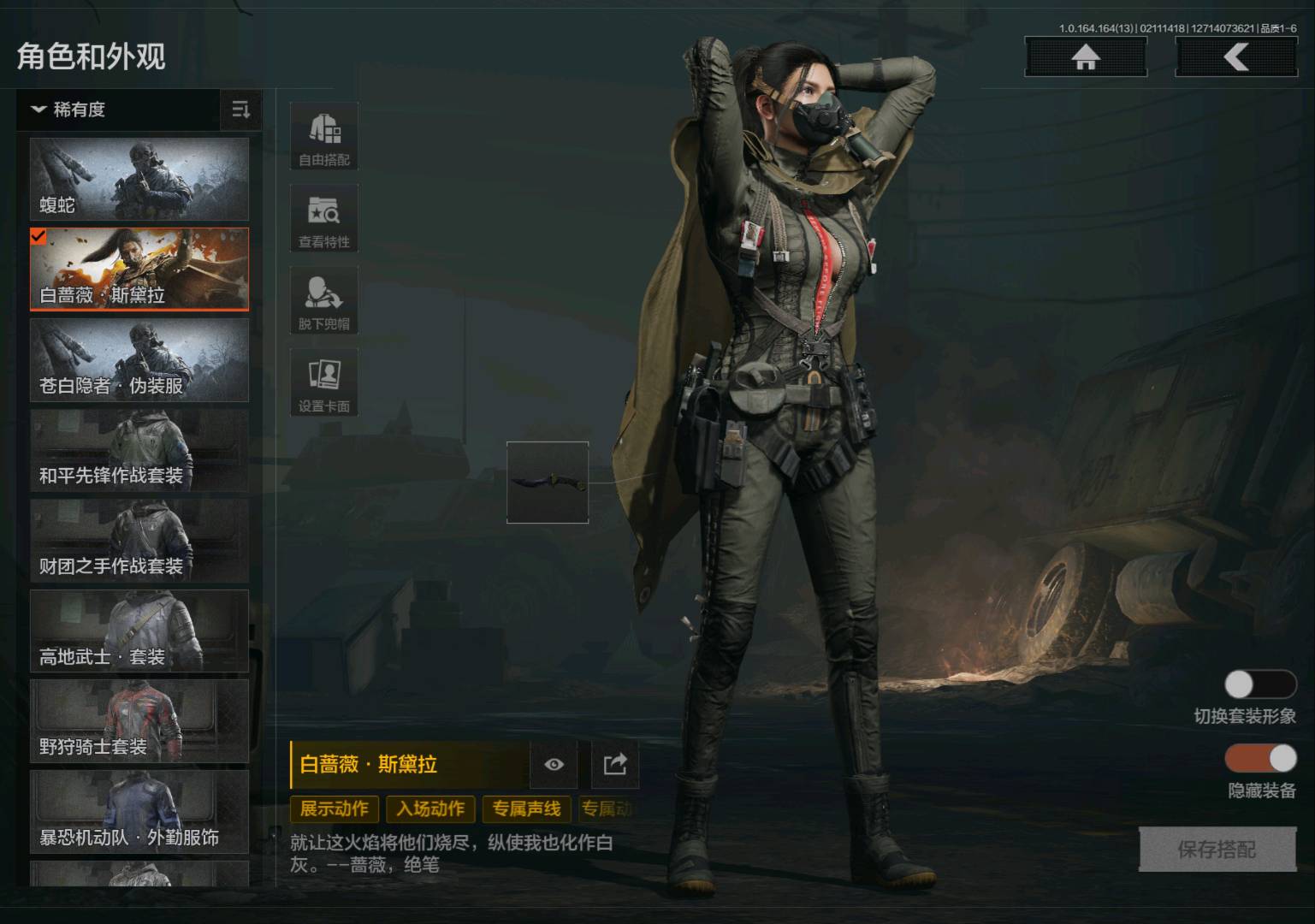
Task: Return to the home screen
Action: click(1086, 57)
